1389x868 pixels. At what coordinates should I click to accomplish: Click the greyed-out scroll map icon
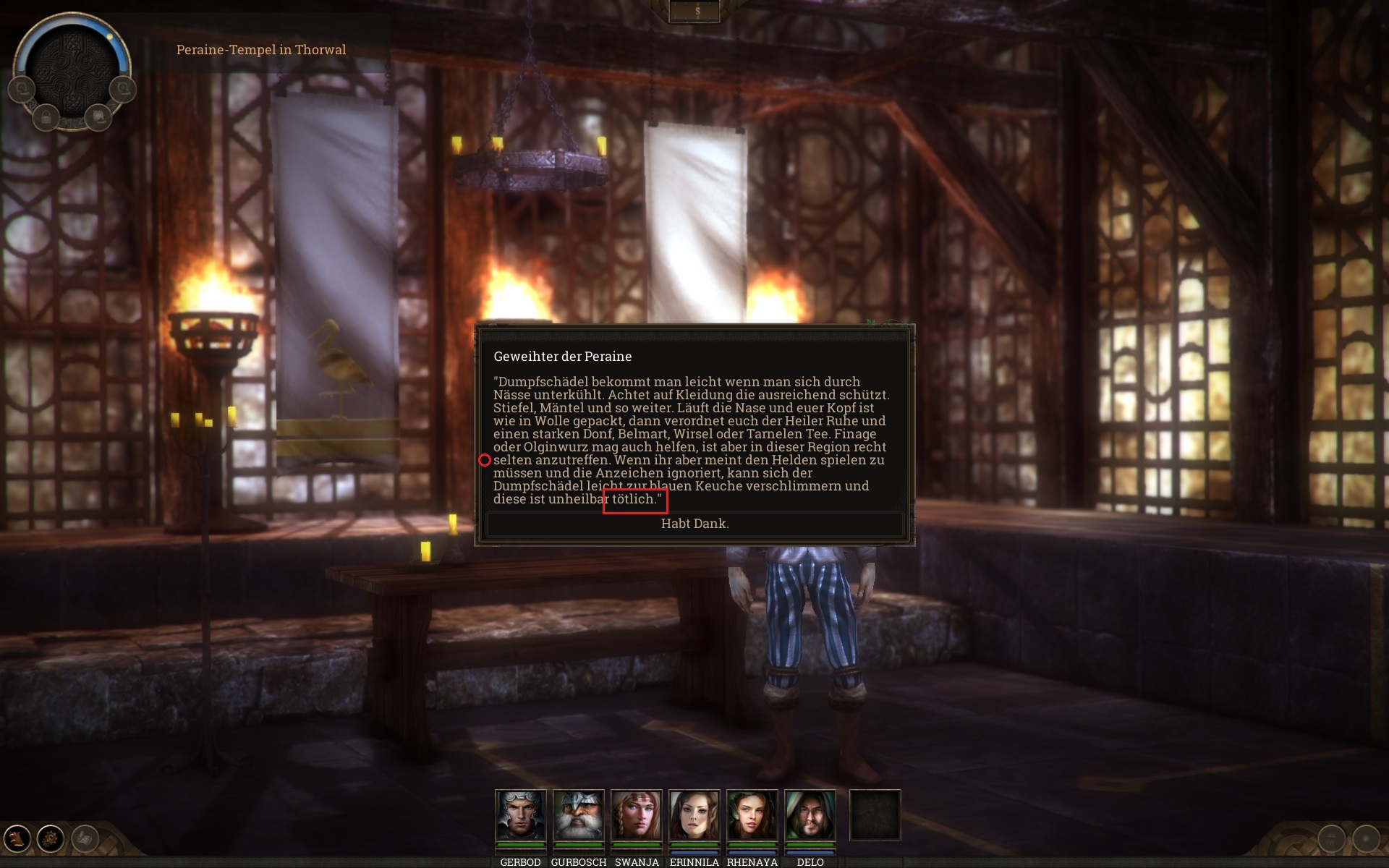(x=85, y=838)
